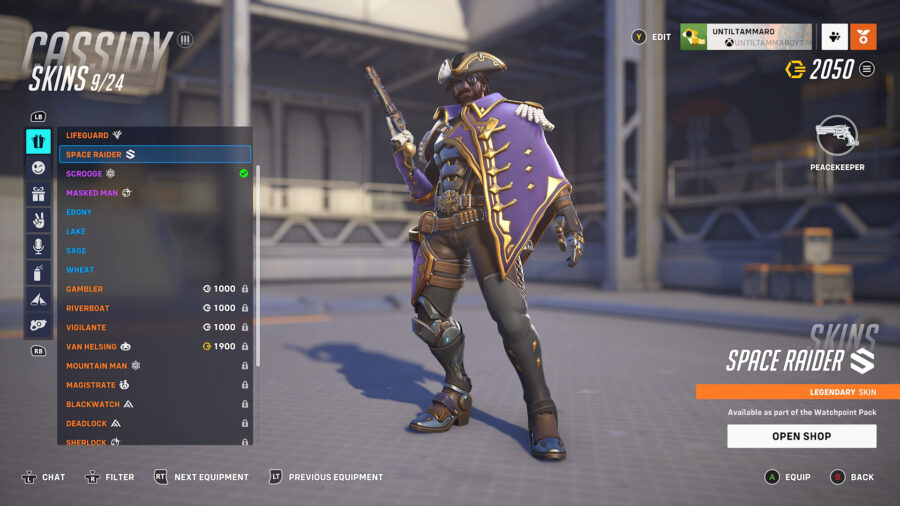900x506 pixels.
Task: Switch to the sprays tab with spray can
Action: coord(38,272)
